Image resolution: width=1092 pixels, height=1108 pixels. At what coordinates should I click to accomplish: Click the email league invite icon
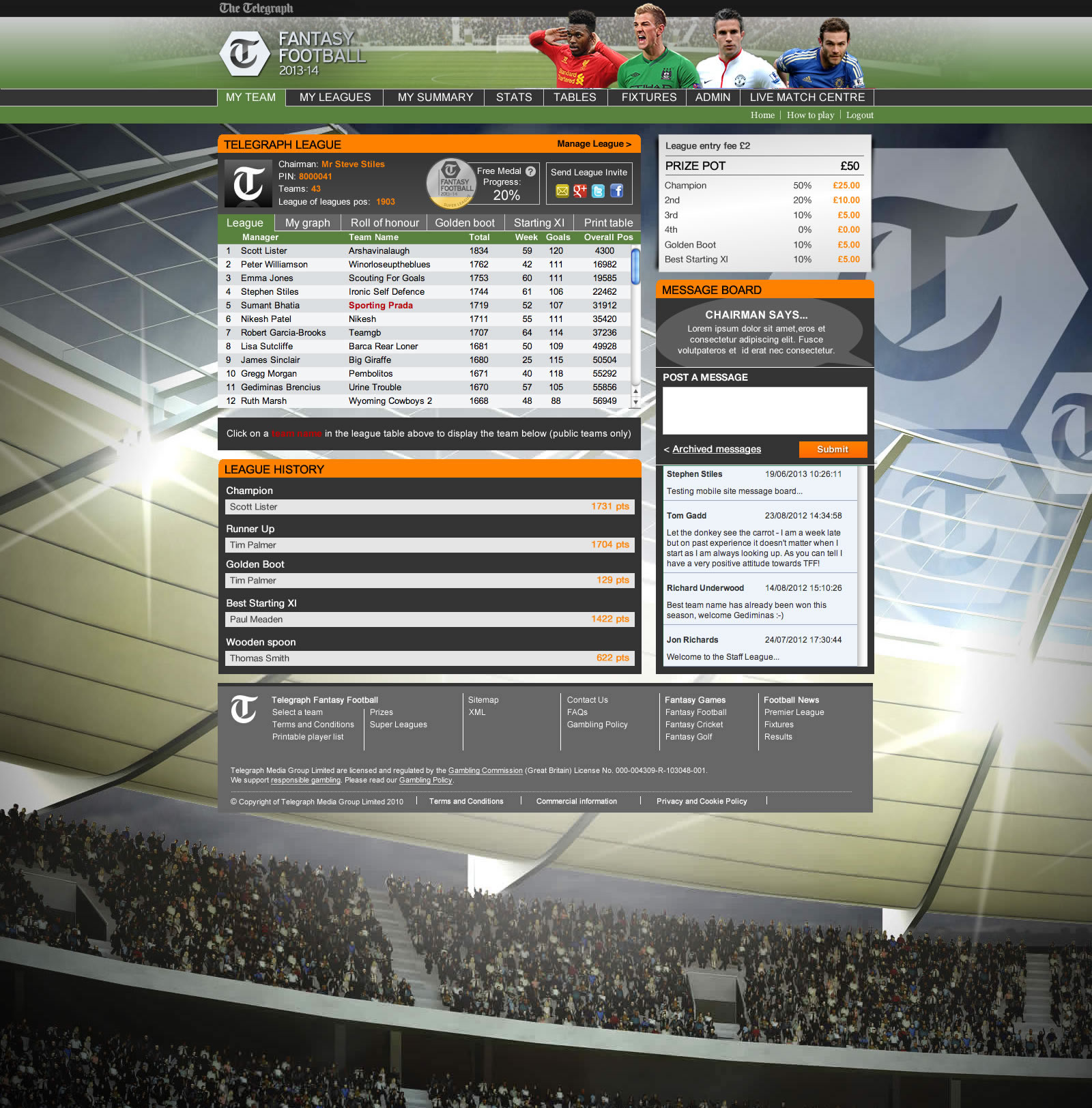562,191
